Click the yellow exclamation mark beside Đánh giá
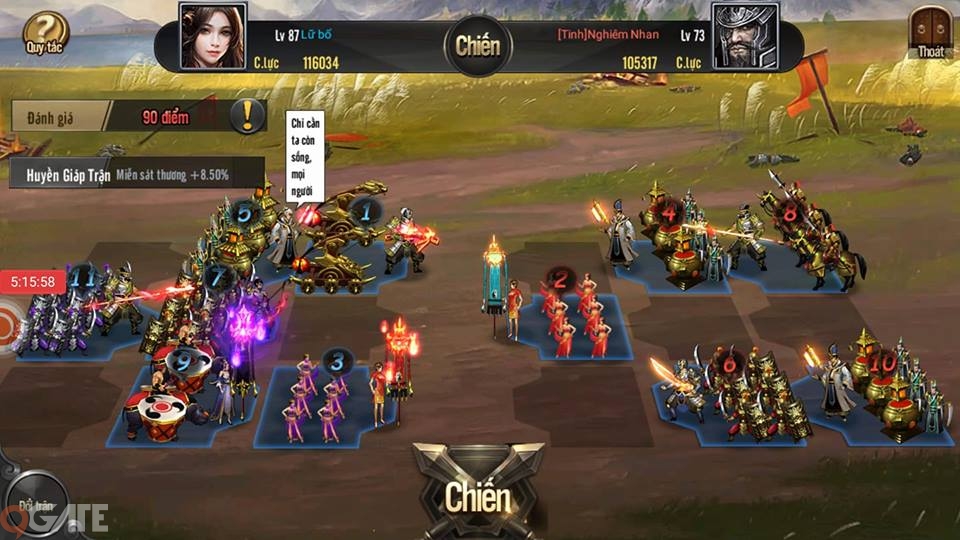Image resolution: width=960 pixels, height=540 pixels. (247, 116)
